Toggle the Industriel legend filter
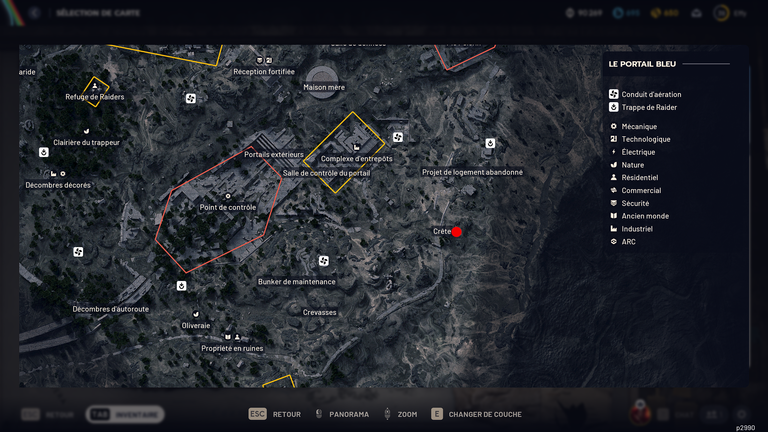This screenshot has height=432, width=768. 636,229
